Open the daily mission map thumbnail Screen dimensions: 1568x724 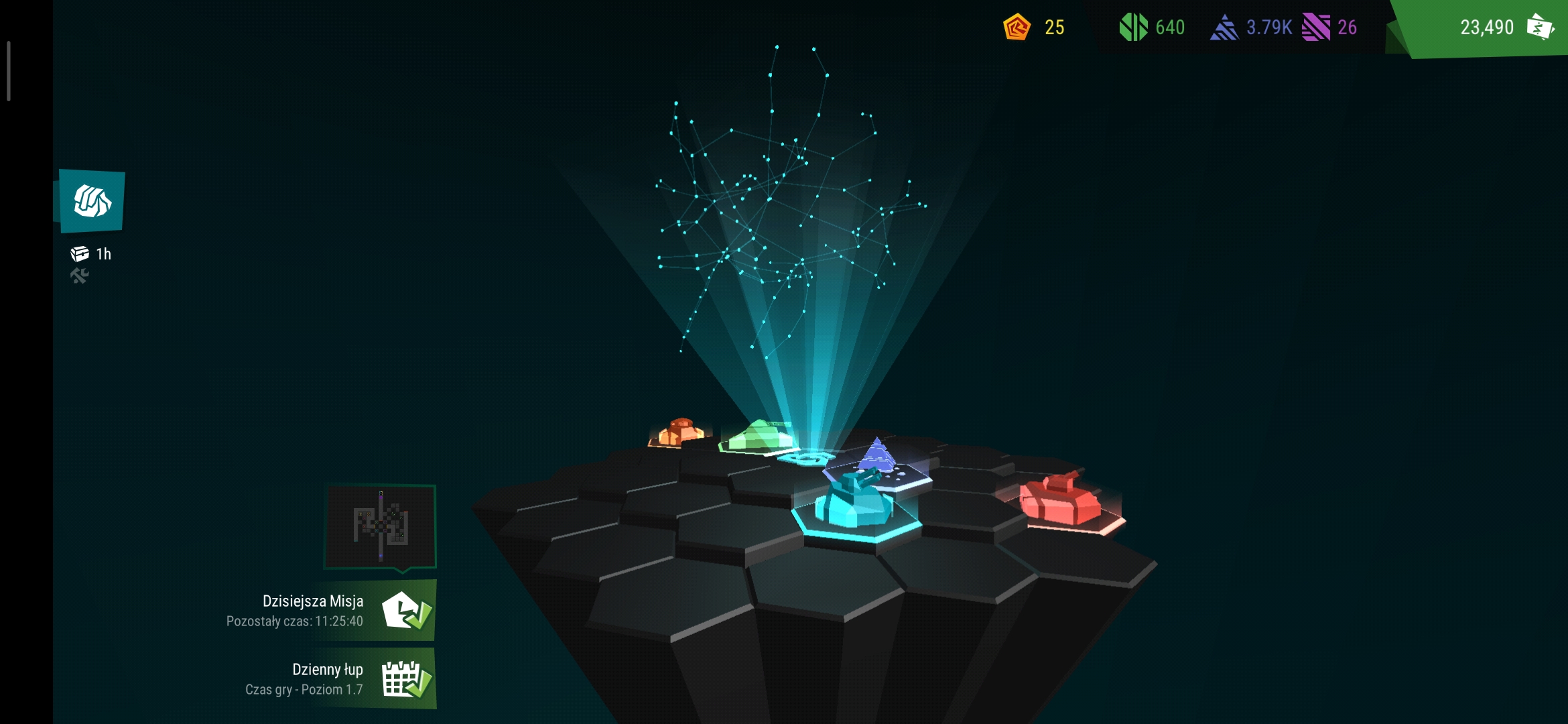coord(381,526)
